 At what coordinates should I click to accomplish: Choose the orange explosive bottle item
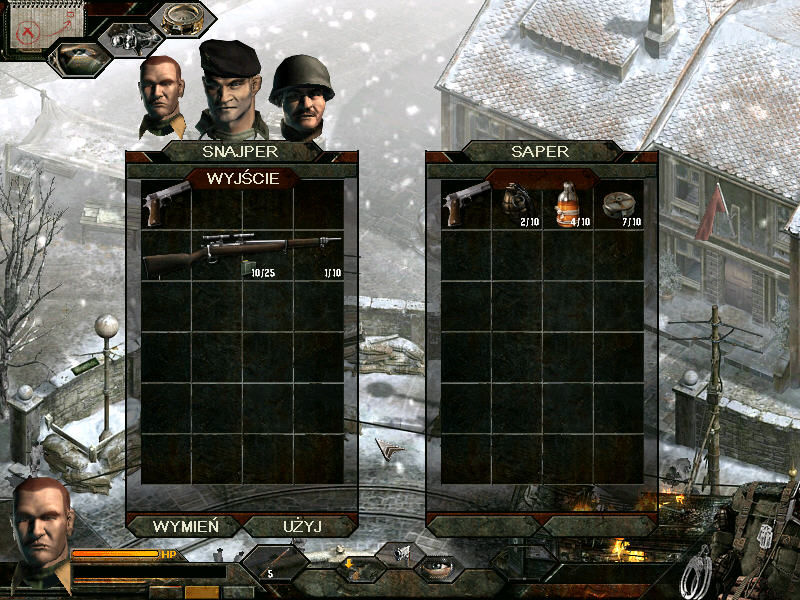pos(567,204)
